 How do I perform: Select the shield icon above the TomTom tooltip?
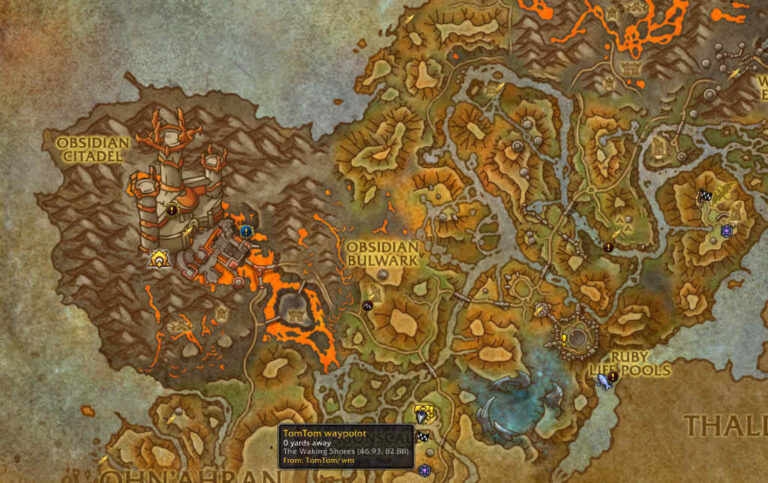423,412
